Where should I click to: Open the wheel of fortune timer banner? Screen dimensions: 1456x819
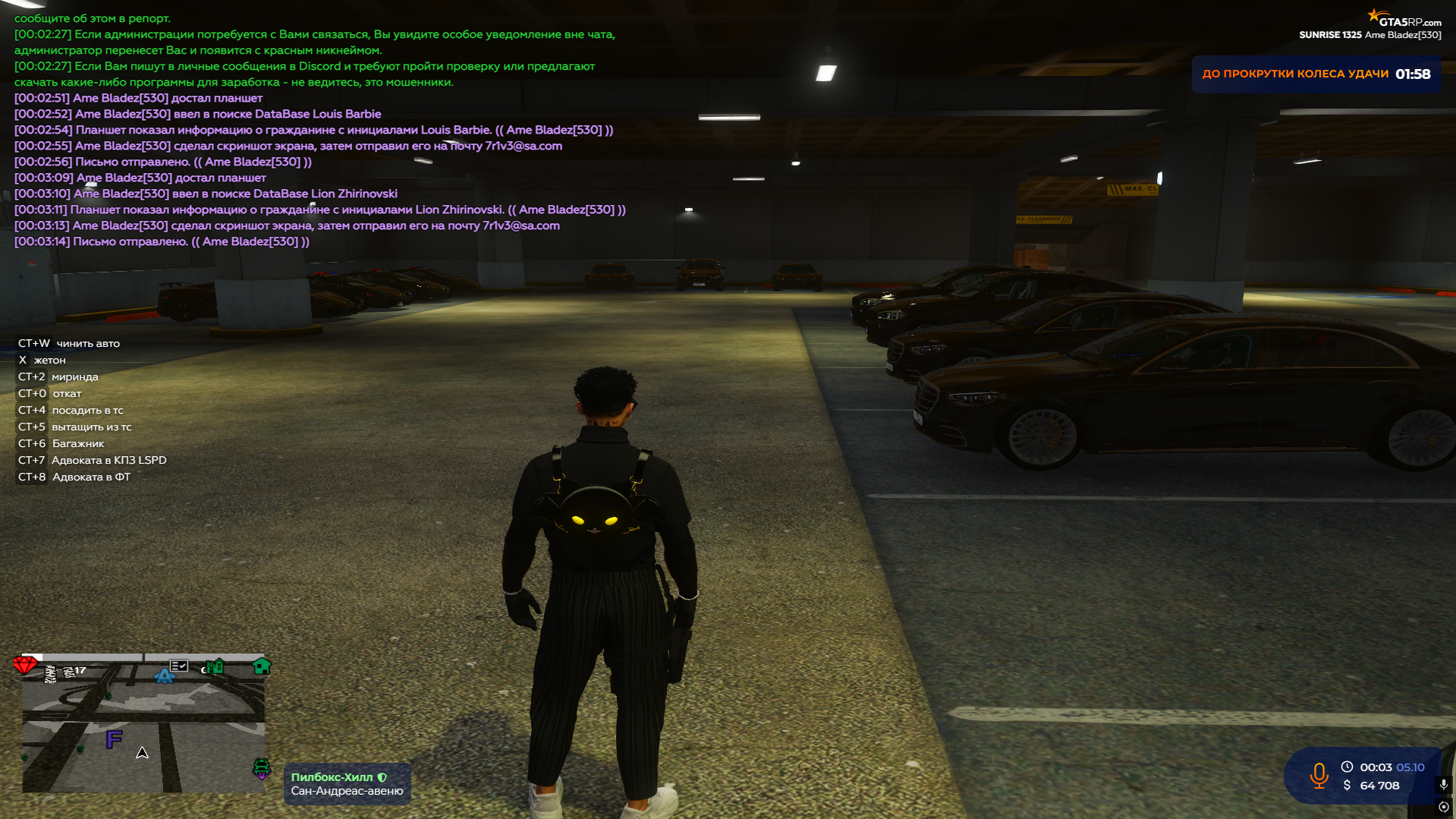point(1316,74)
